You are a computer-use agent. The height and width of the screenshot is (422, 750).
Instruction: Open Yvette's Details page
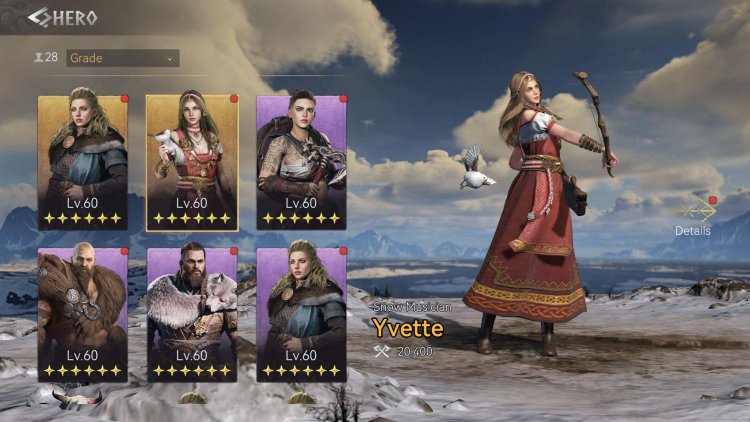point(693,216)
